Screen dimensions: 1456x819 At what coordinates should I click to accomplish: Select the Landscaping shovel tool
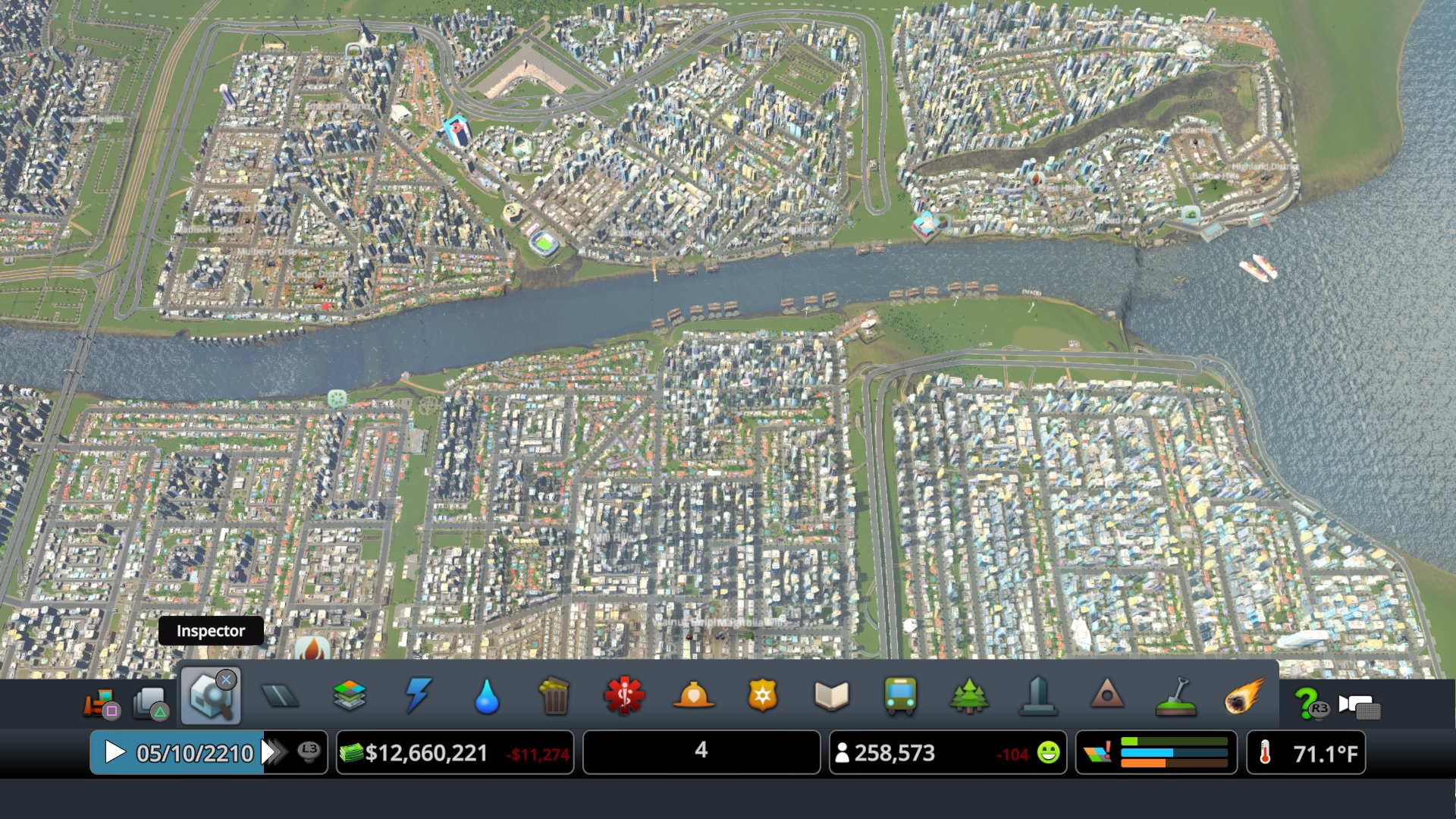pos(1178,698)
